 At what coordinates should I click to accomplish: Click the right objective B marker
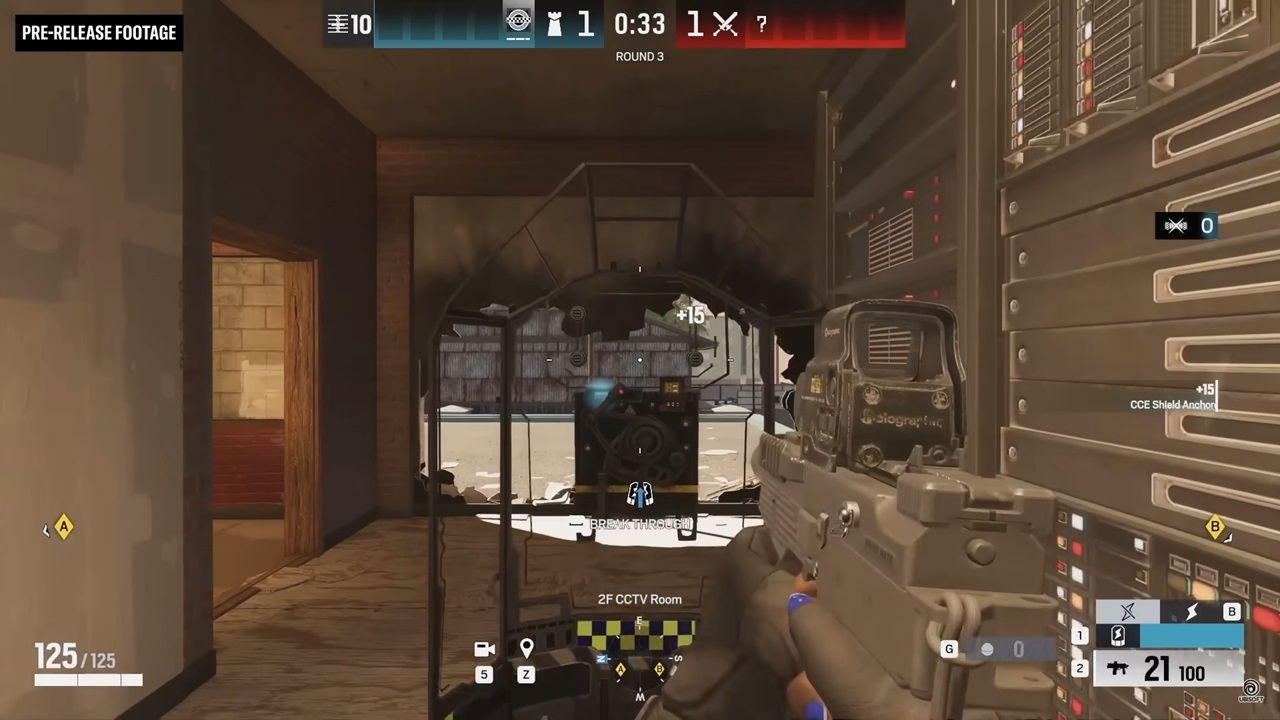click(1215, 527)
